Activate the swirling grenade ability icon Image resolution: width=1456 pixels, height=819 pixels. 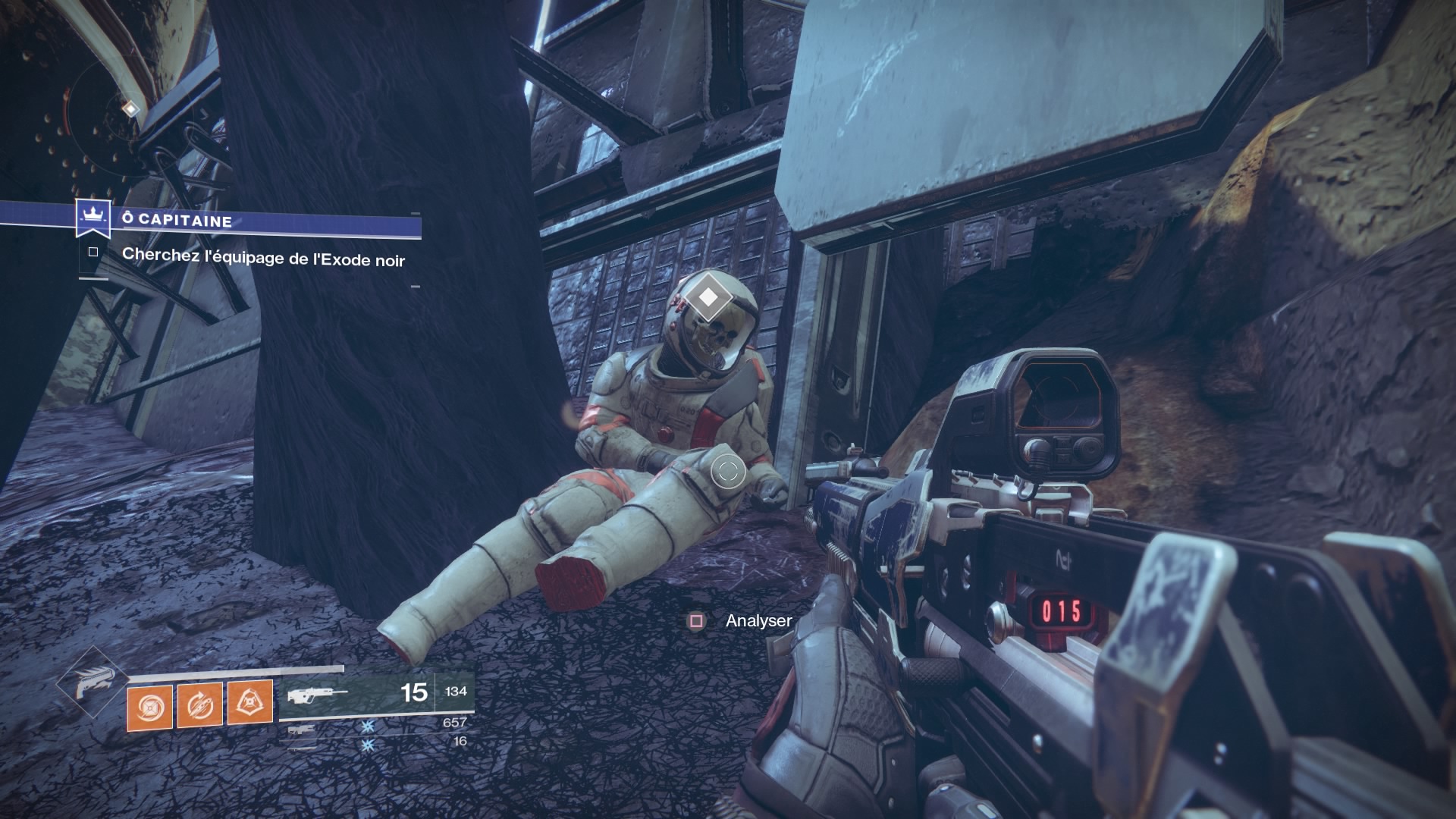pyautogui.click(x=149, y=707)
